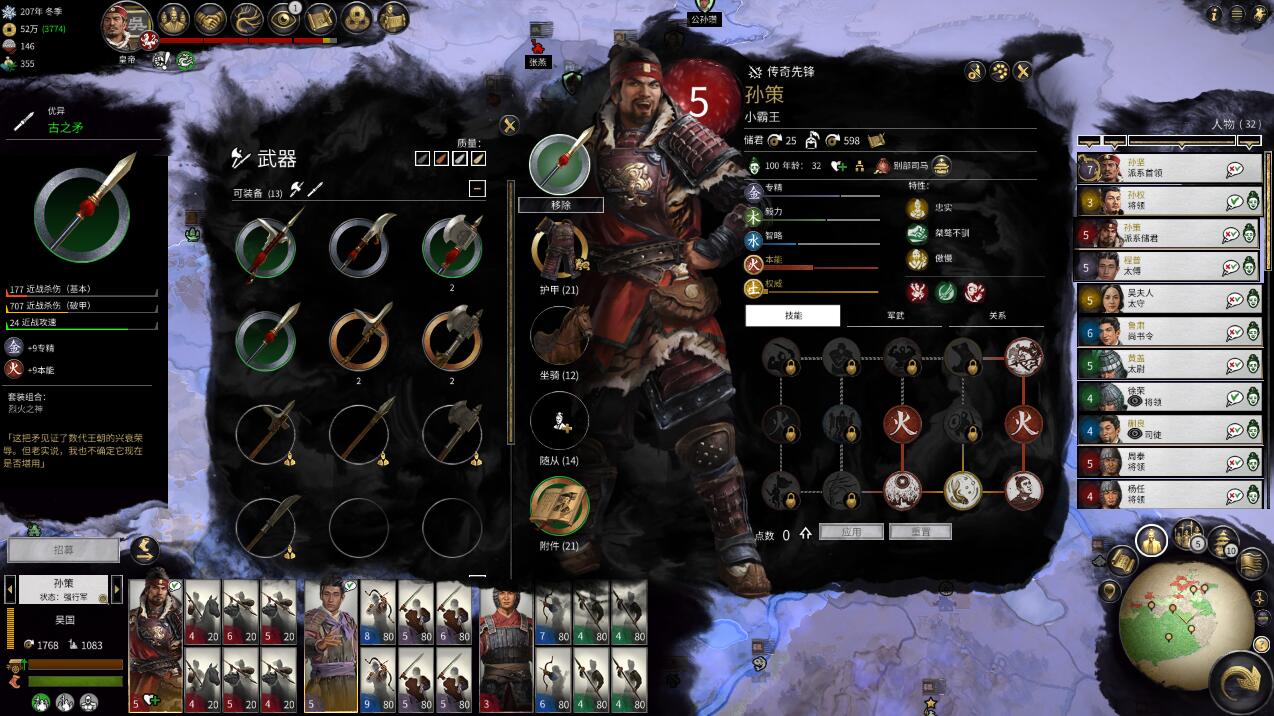Click the 招募 recruit button
The height and width of the screenshot is (716, 1274).
(x=64, y=550)
